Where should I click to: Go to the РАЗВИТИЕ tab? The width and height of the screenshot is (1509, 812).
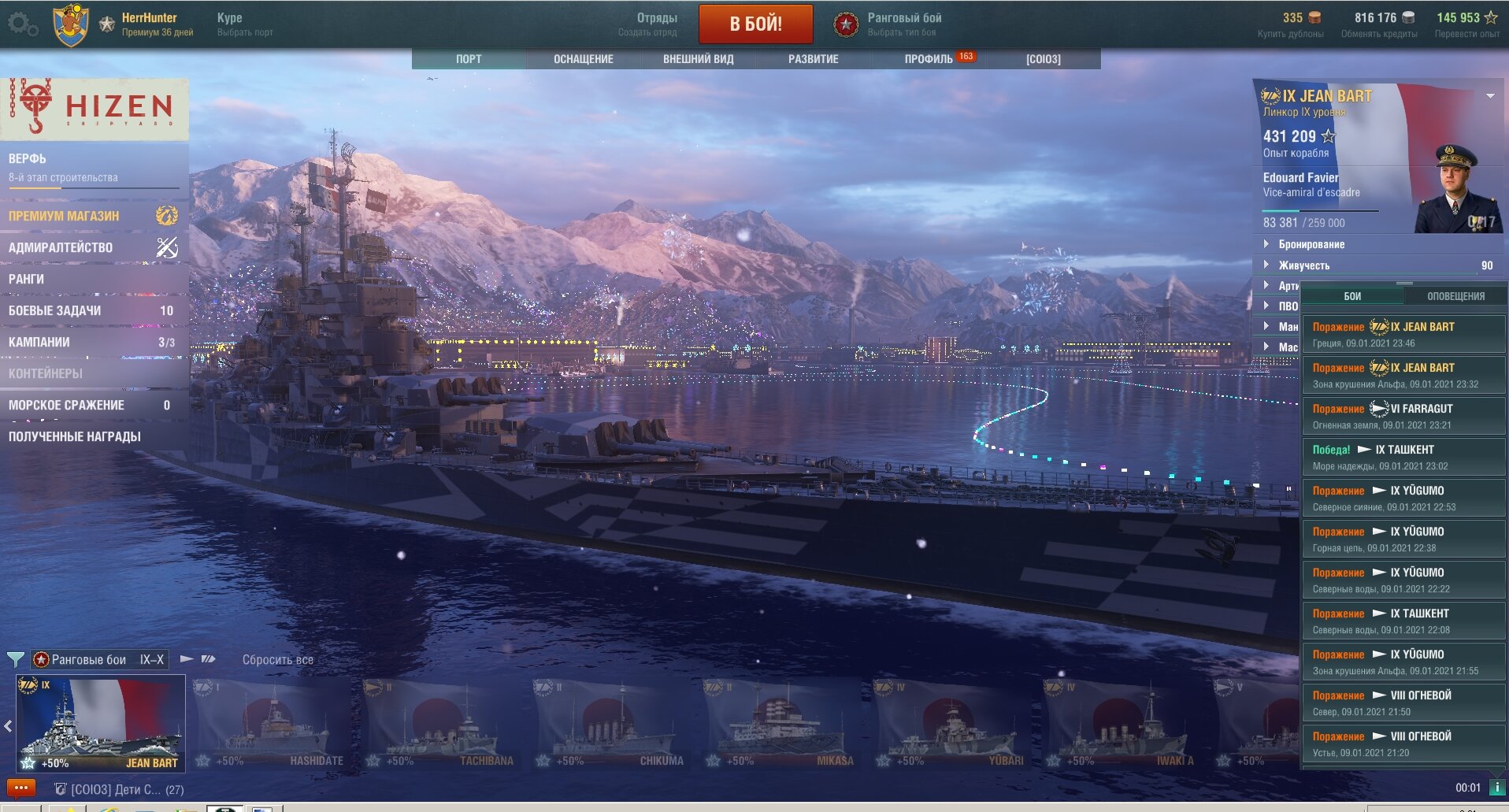pos(813,59)
